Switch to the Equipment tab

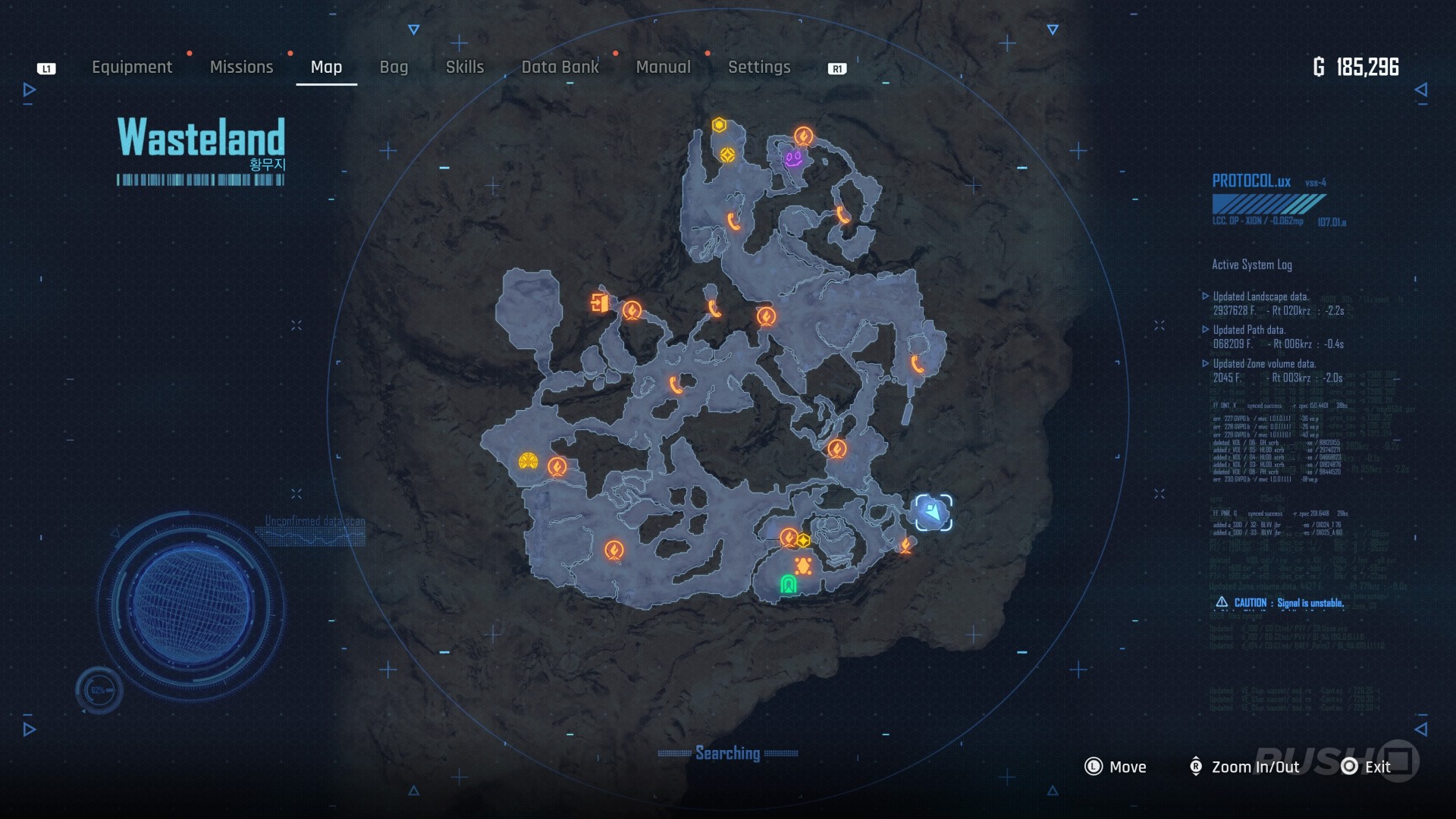[132, 67]
